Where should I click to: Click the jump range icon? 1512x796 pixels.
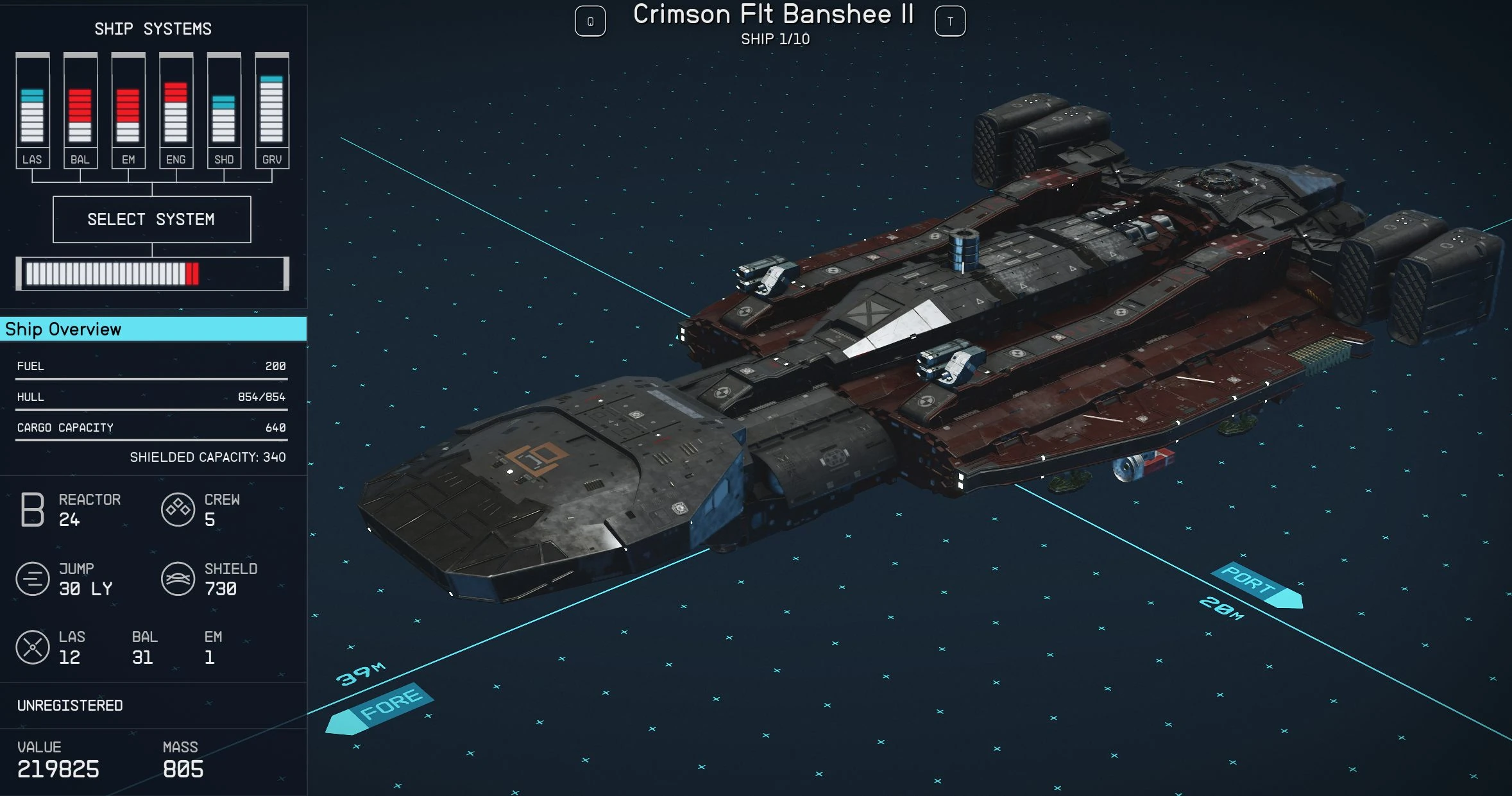pyautogui.click(x=31, y=579)
